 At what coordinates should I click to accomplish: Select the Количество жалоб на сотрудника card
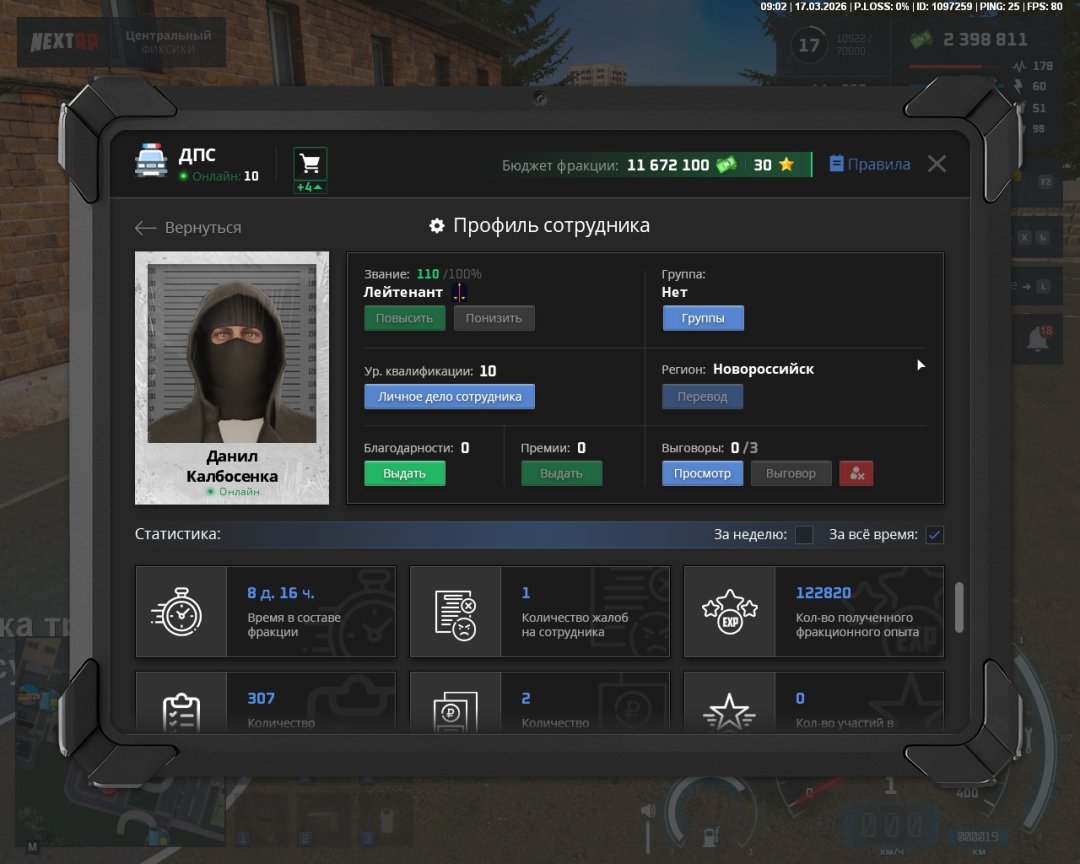(x=540, y=611)
